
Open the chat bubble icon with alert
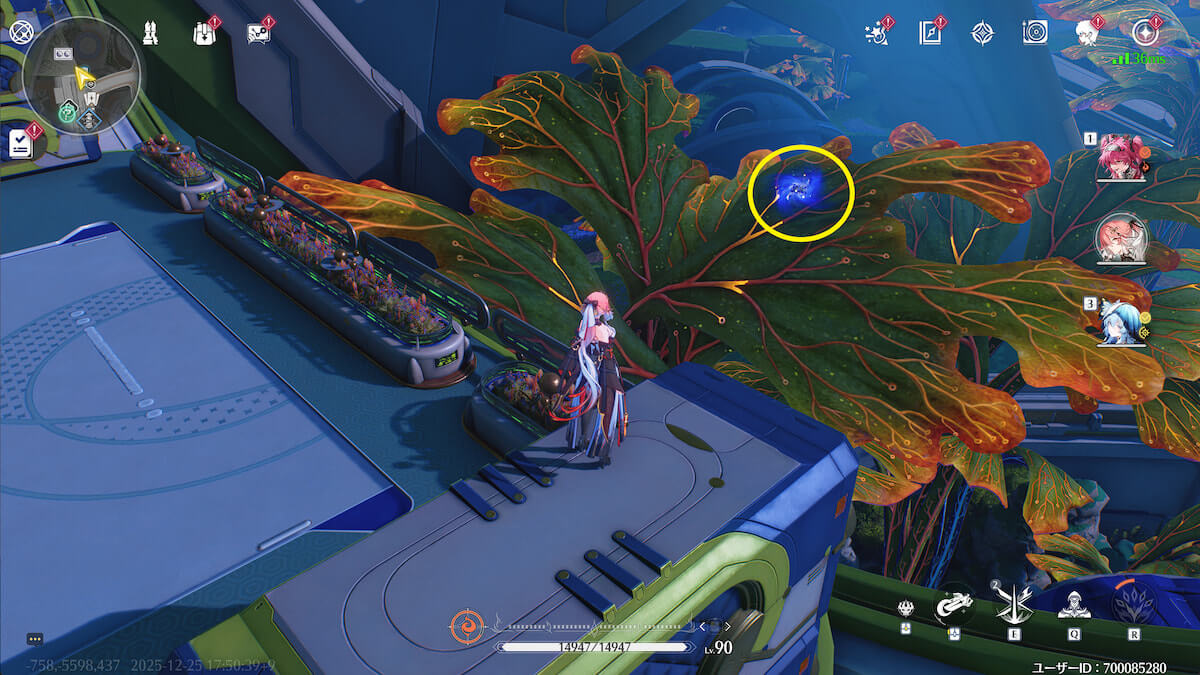(258, 33)
